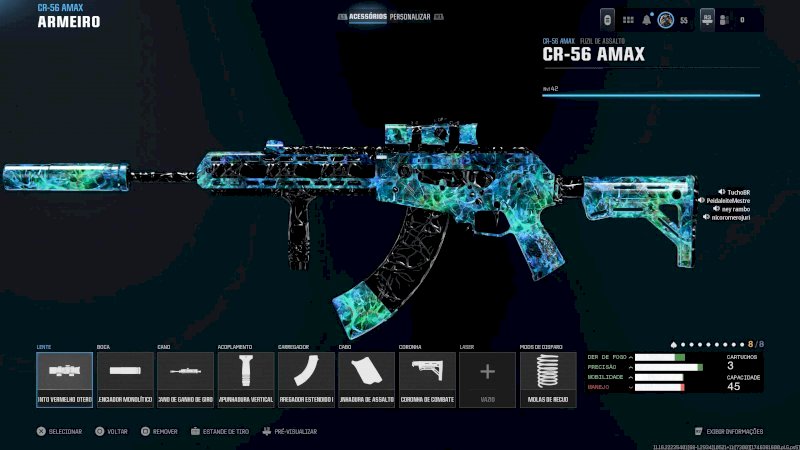The width and height of the screenshot is (800, 450).
Task: Add an attachment to the empty Laser slot
Action: coord(487,379)
